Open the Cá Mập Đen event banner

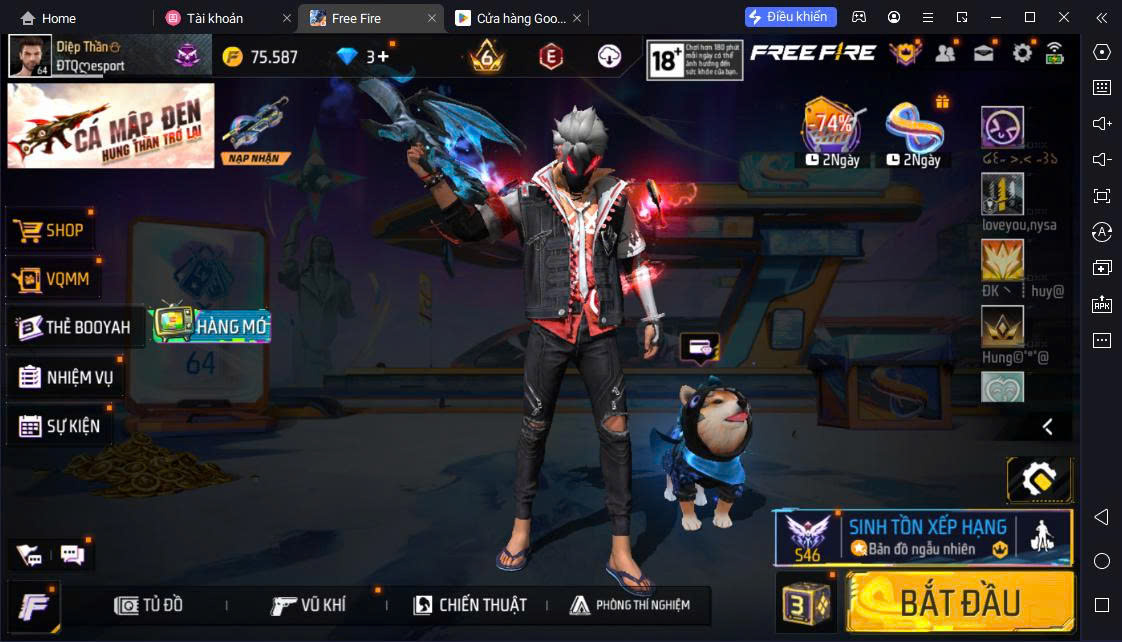(x=111, y=125)
